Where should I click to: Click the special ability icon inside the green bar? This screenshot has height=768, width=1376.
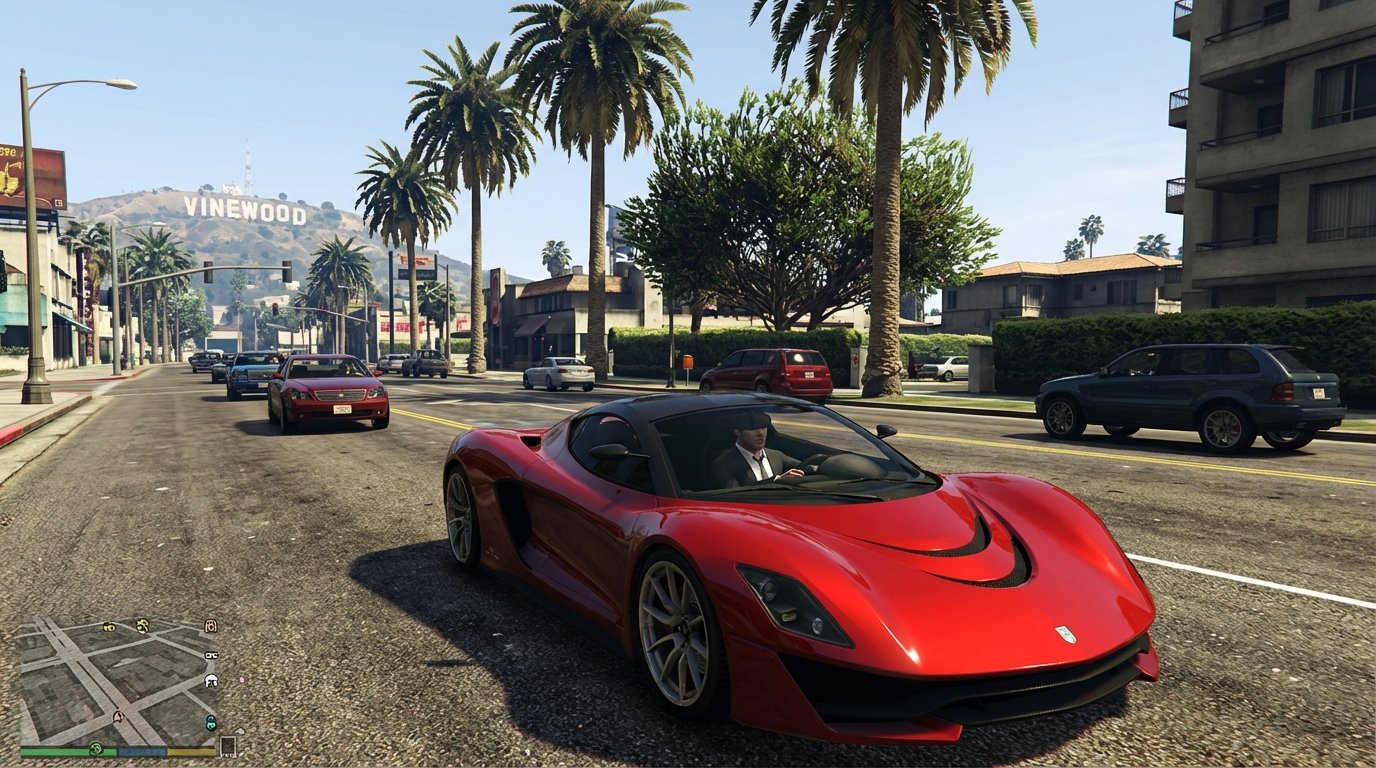click(x=96, y=749)
